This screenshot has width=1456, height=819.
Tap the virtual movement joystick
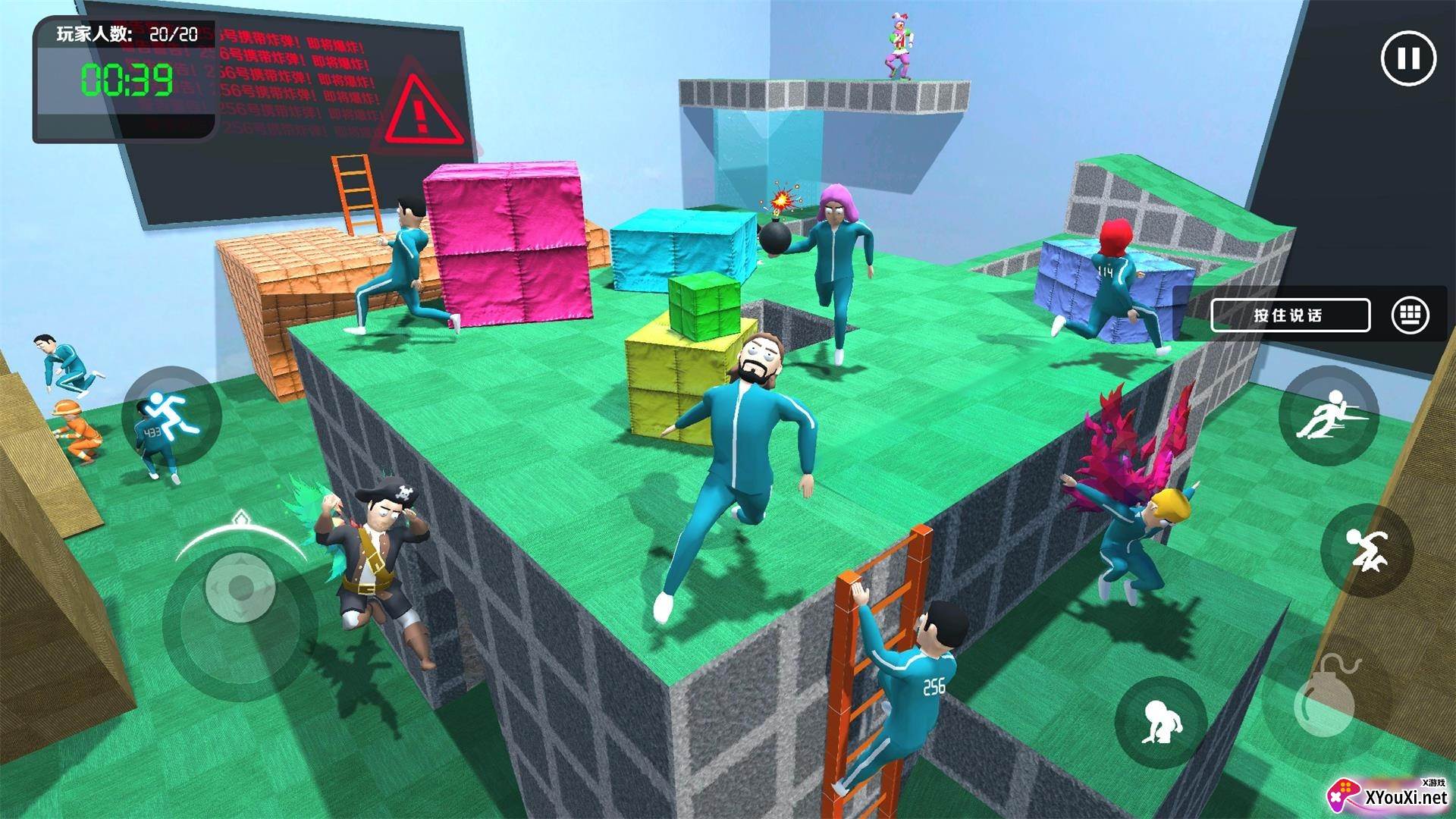point(240,586)
